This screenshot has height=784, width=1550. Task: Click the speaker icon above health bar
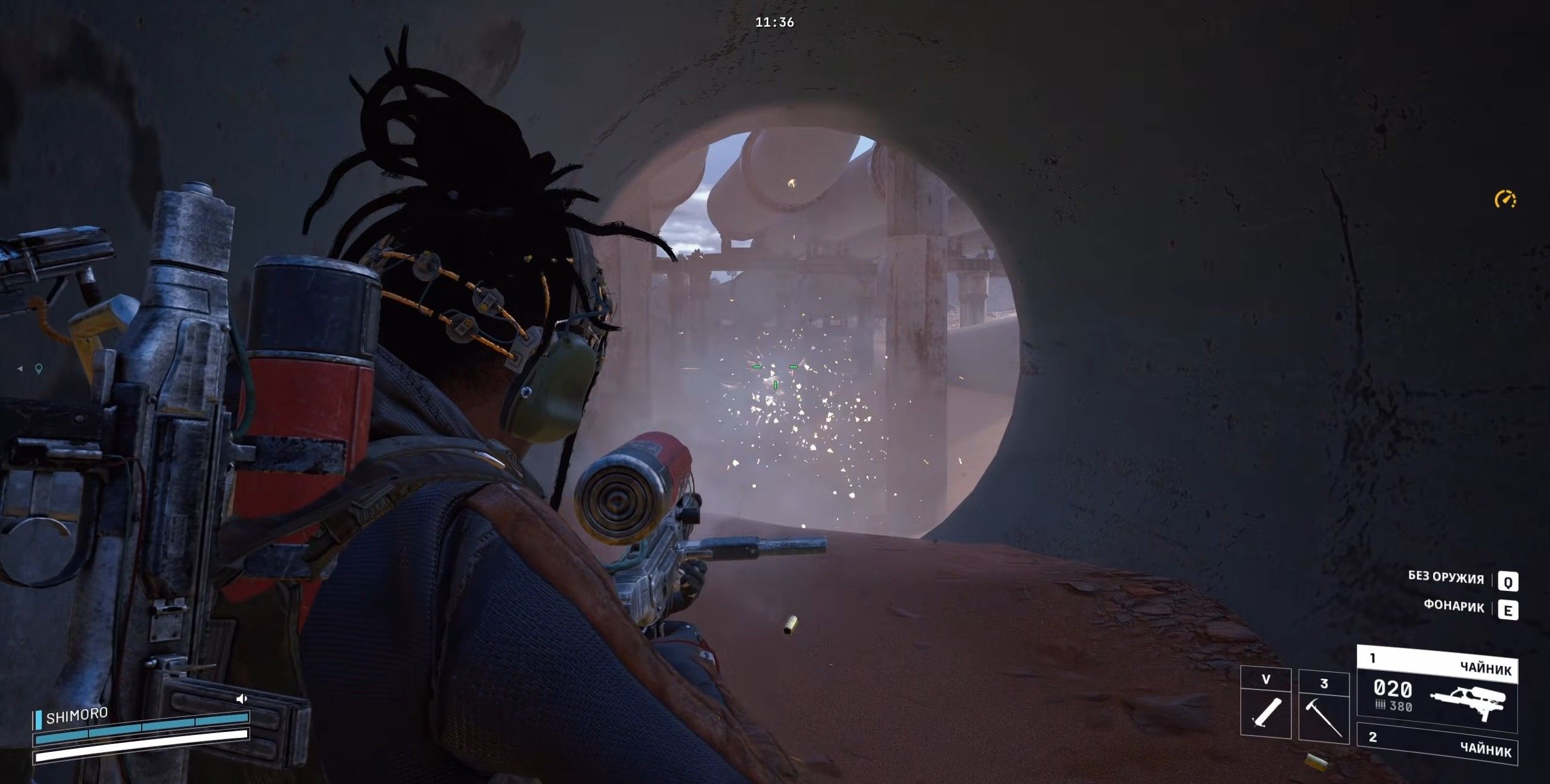pos(242,699)
